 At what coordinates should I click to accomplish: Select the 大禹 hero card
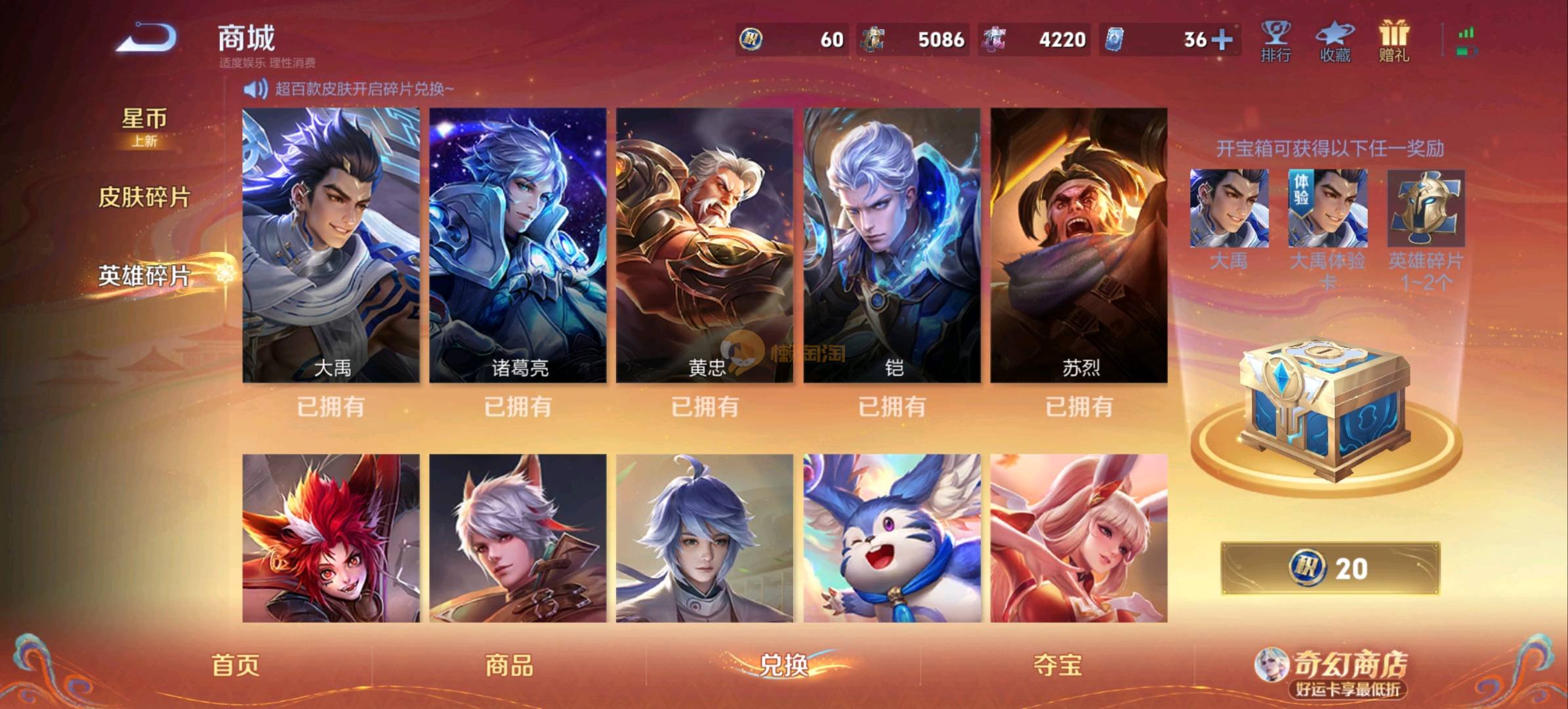point(331,245)
